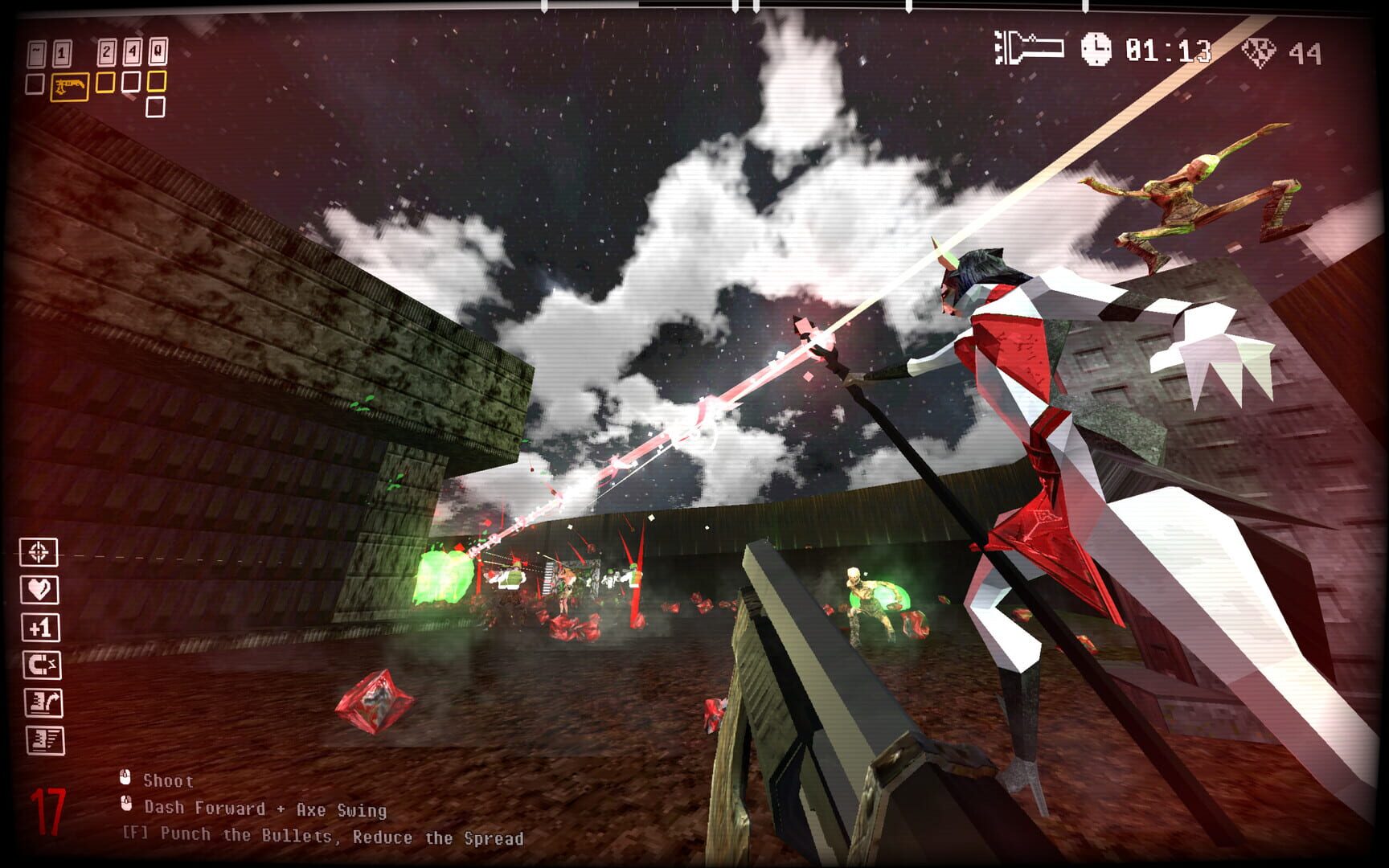Toggle the highlighted Q quick-slot box

pos(156,81)
